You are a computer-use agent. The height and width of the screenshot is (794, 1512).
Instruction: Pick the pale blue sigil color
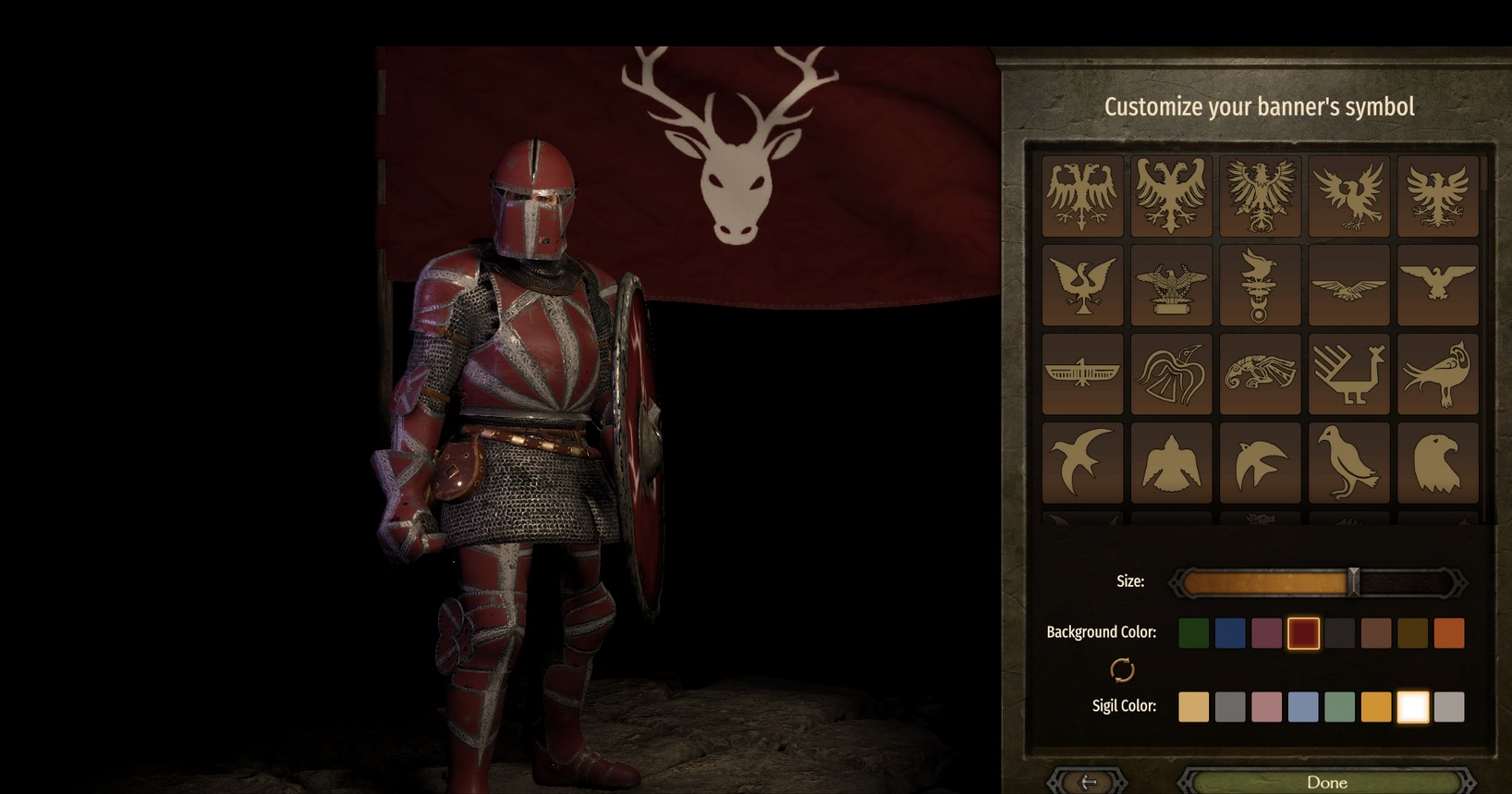(1303, 707)
